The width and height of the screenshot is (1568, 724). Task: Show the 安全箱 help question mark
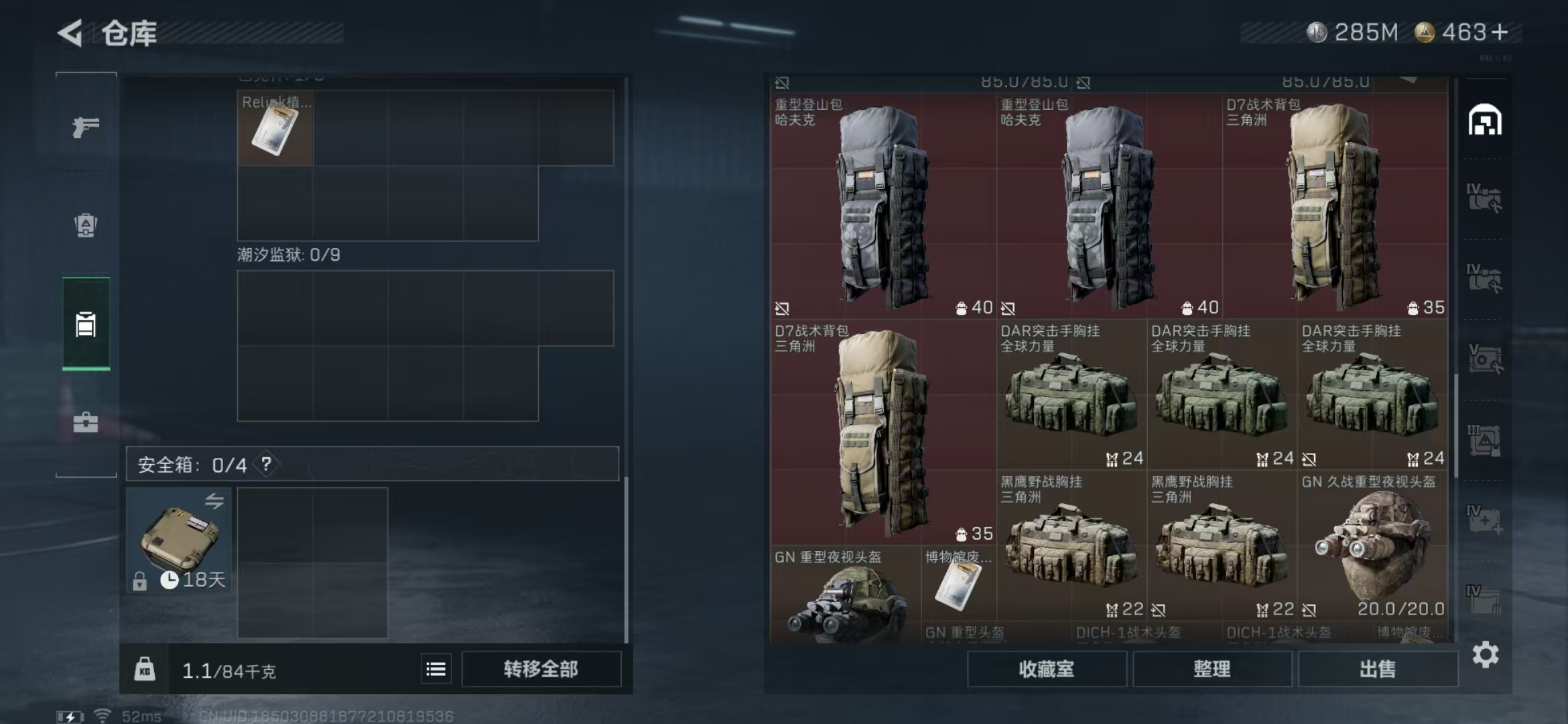pyautogui.click(x=267, y=464)
